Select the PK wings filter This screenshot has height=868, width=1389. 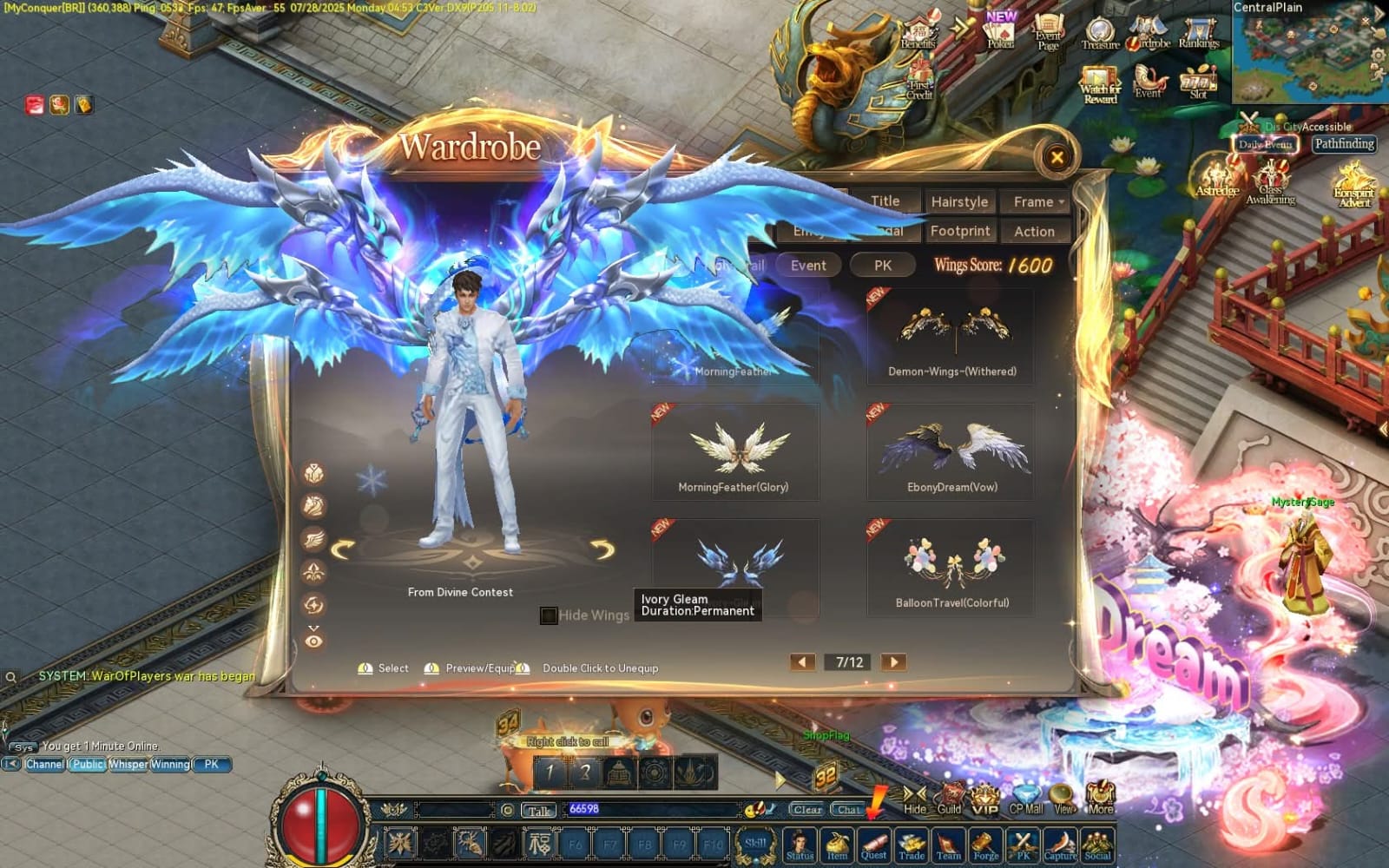[x=883, y=266]
